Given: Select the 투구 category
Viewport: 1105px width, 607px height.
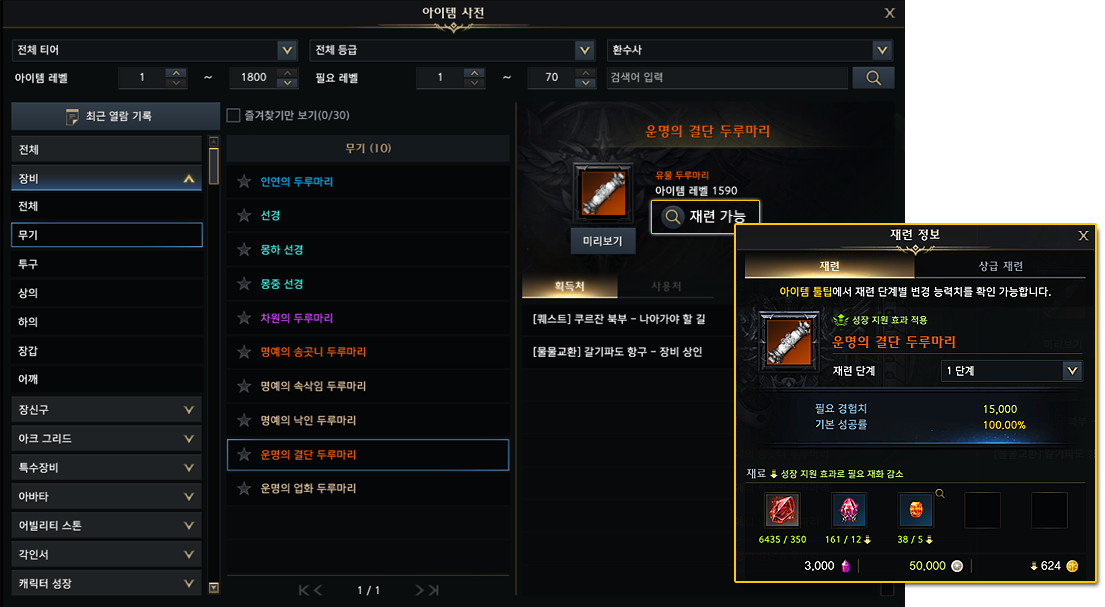Looking at the screenshot, I should click(107, 264).
